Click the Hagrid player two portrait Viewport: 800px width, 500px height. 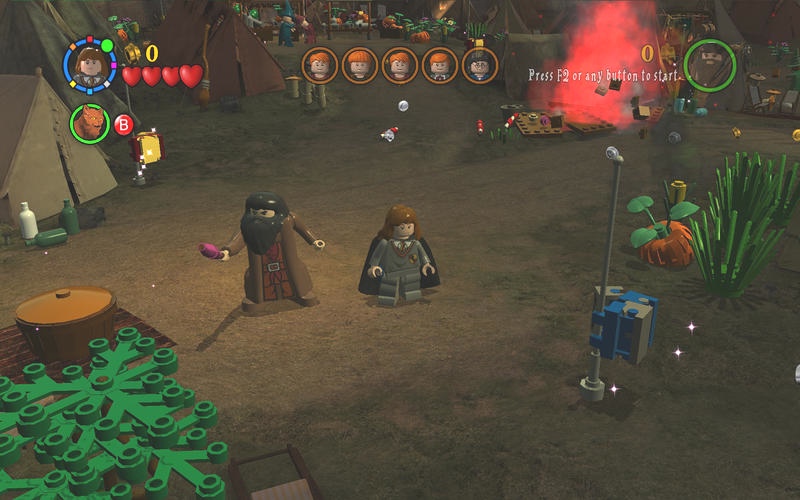tap(709, 63)
